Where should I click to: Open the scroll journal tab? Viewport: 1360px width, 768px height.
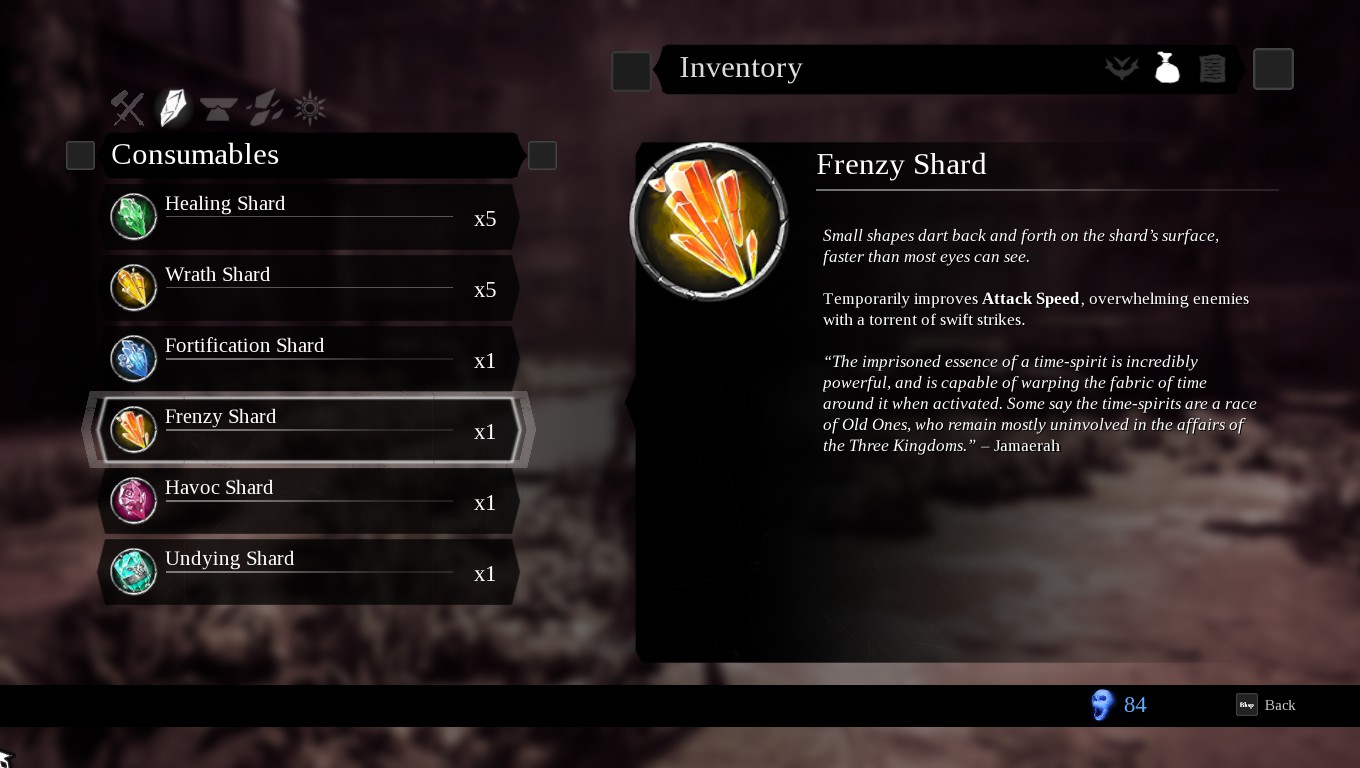click(x=1212, y=68)
